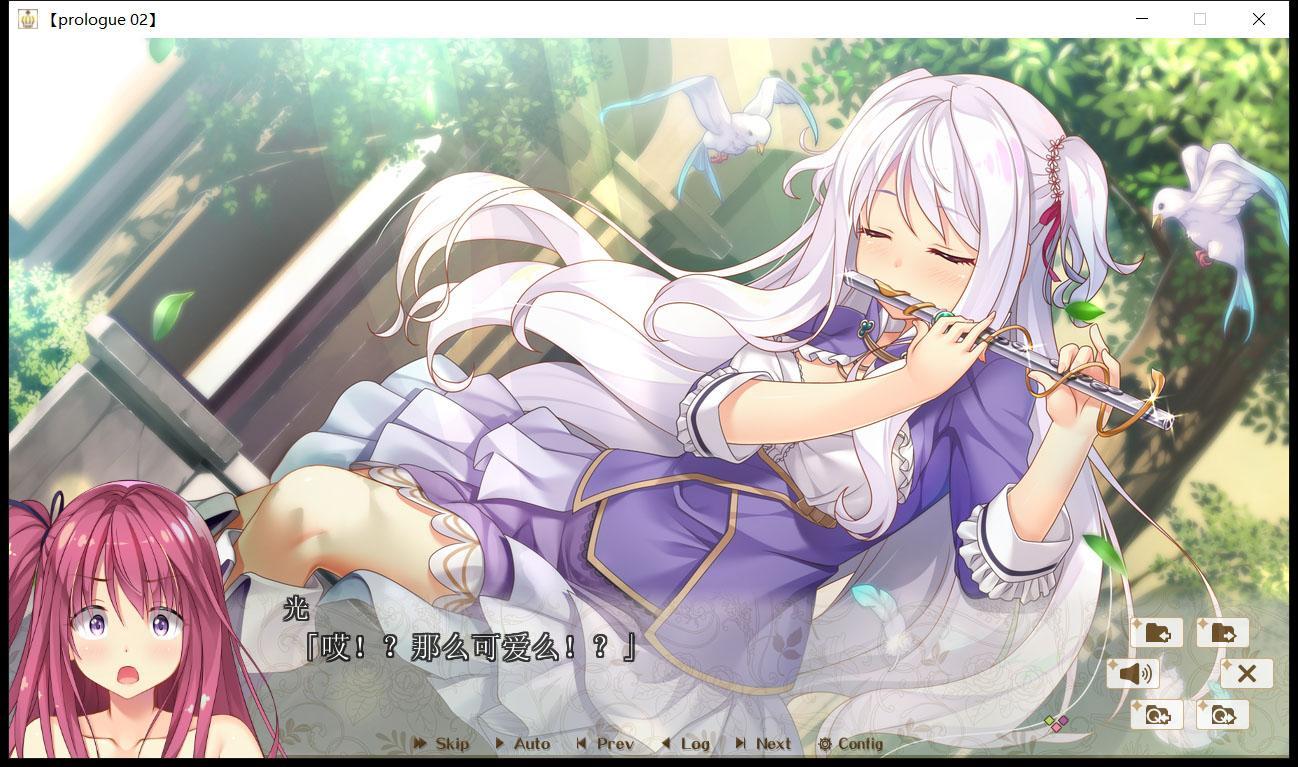Mute game audio with the speaker toggle
The height and width of the screenshot is (767, 1298).
tap(1134, 673)
